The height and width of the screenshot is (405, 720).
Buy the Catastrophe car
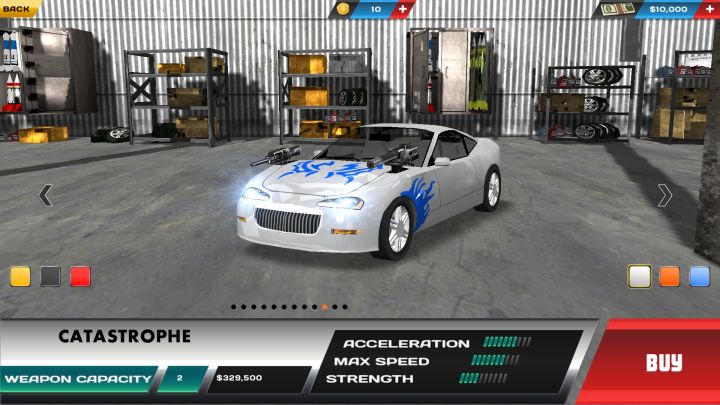tap(663, 362)
